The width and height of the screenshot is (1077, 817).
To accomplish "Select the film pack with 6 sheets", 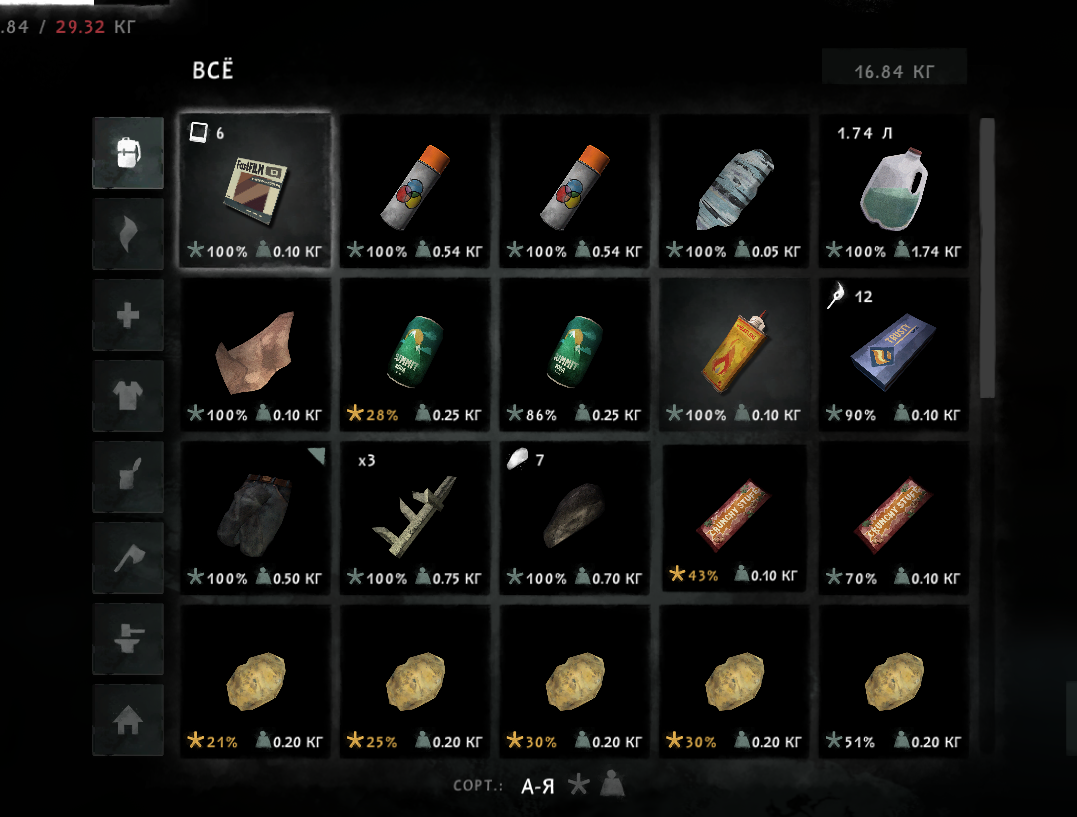I will (x=255, y=190).
